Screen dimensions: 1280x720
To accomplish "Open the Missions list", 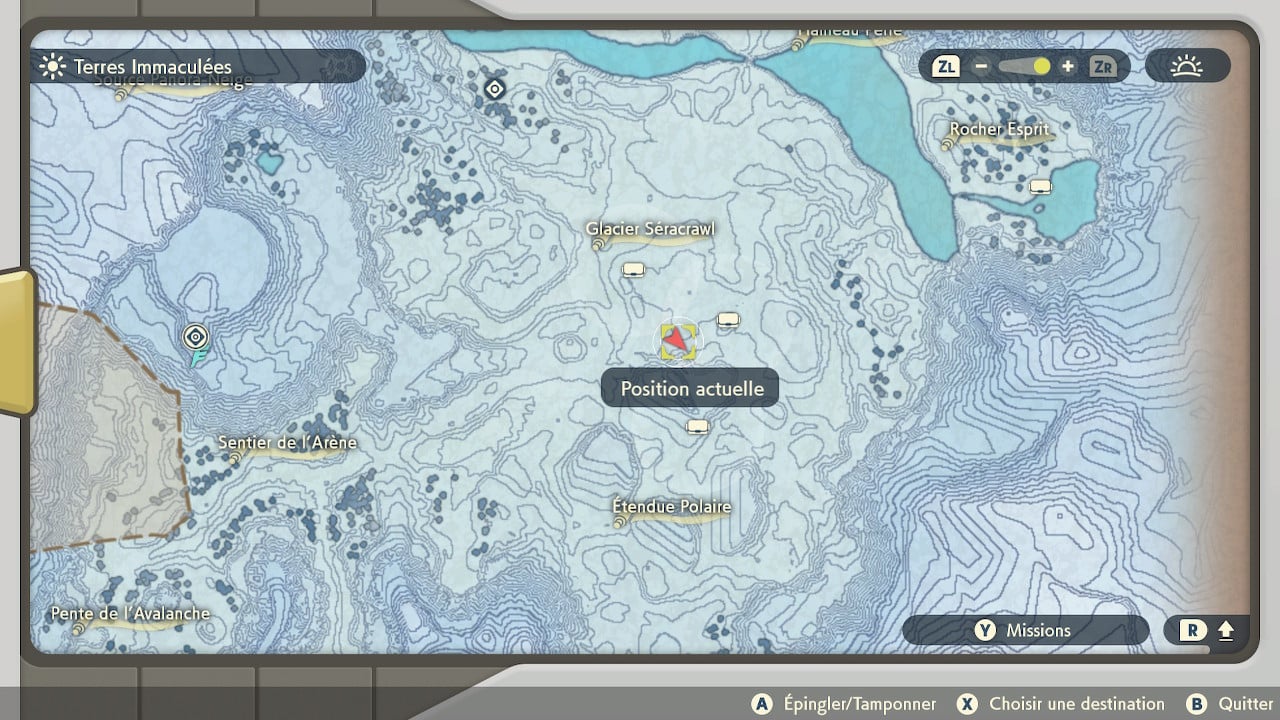I will point(1024,630).
